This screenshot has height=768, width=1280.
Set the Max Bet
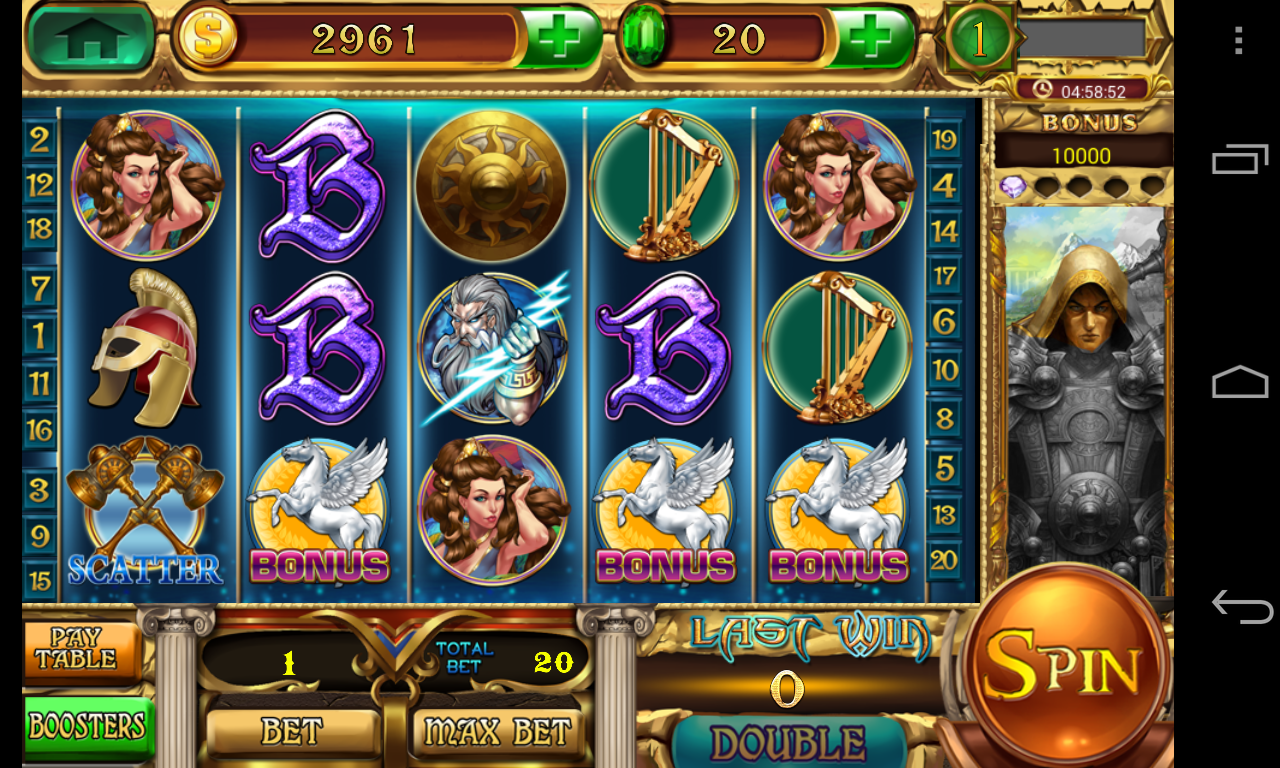click(x=497, y=732)
